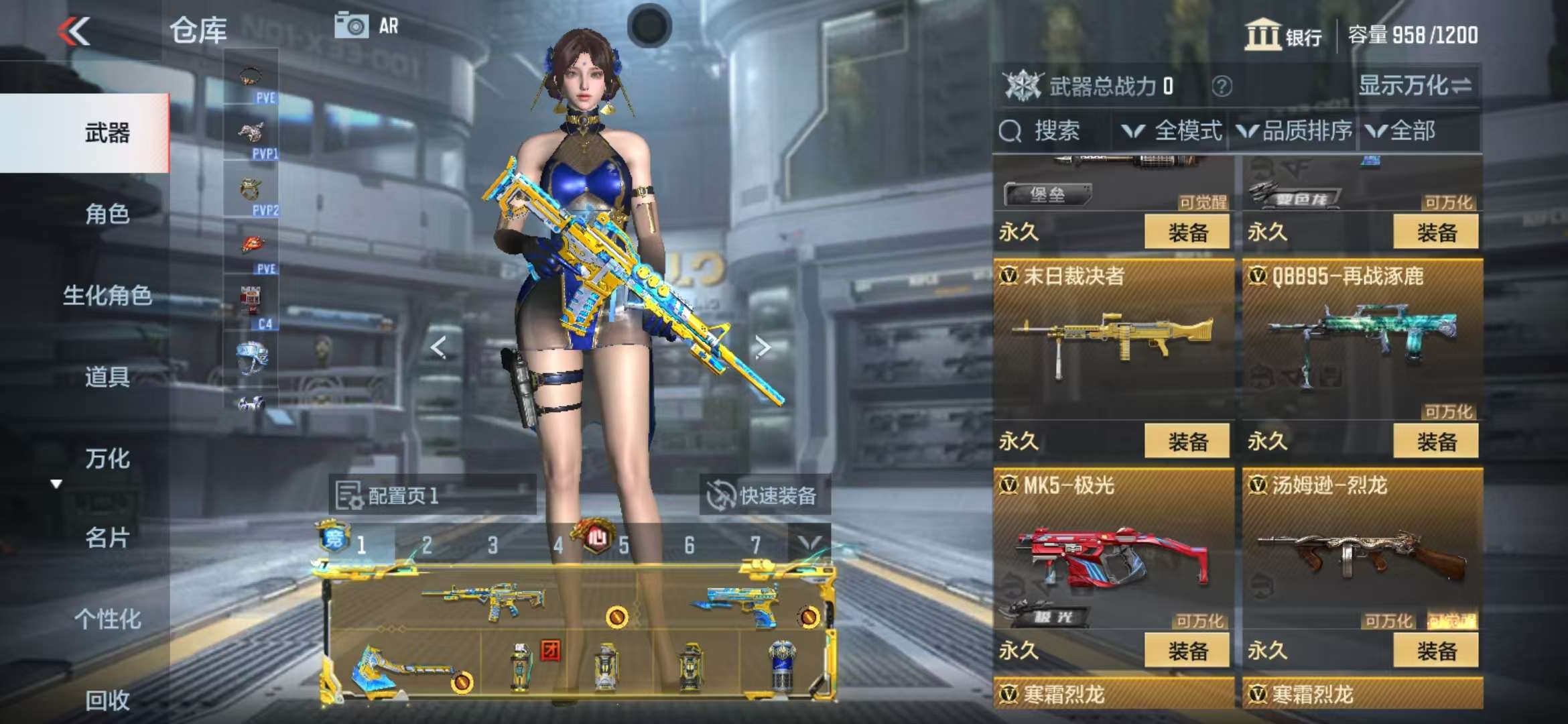Open the 名片 name card tab

107,538
